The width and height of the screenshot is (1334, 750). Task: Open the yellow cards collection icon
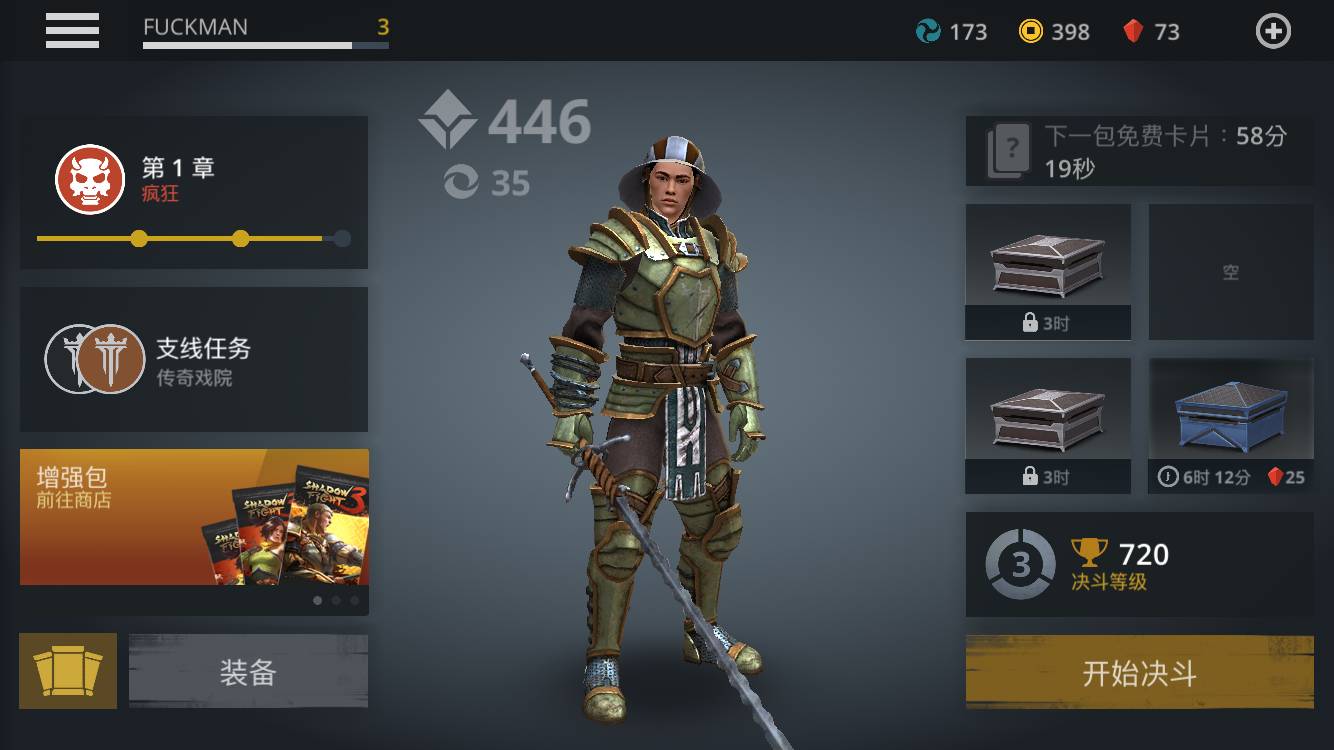tap(68, 672)
